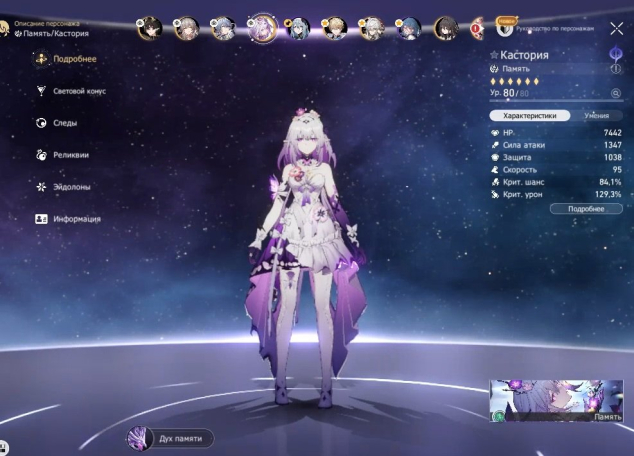
Task: Close the character screen with the X
Action: (x=616, y=29)
